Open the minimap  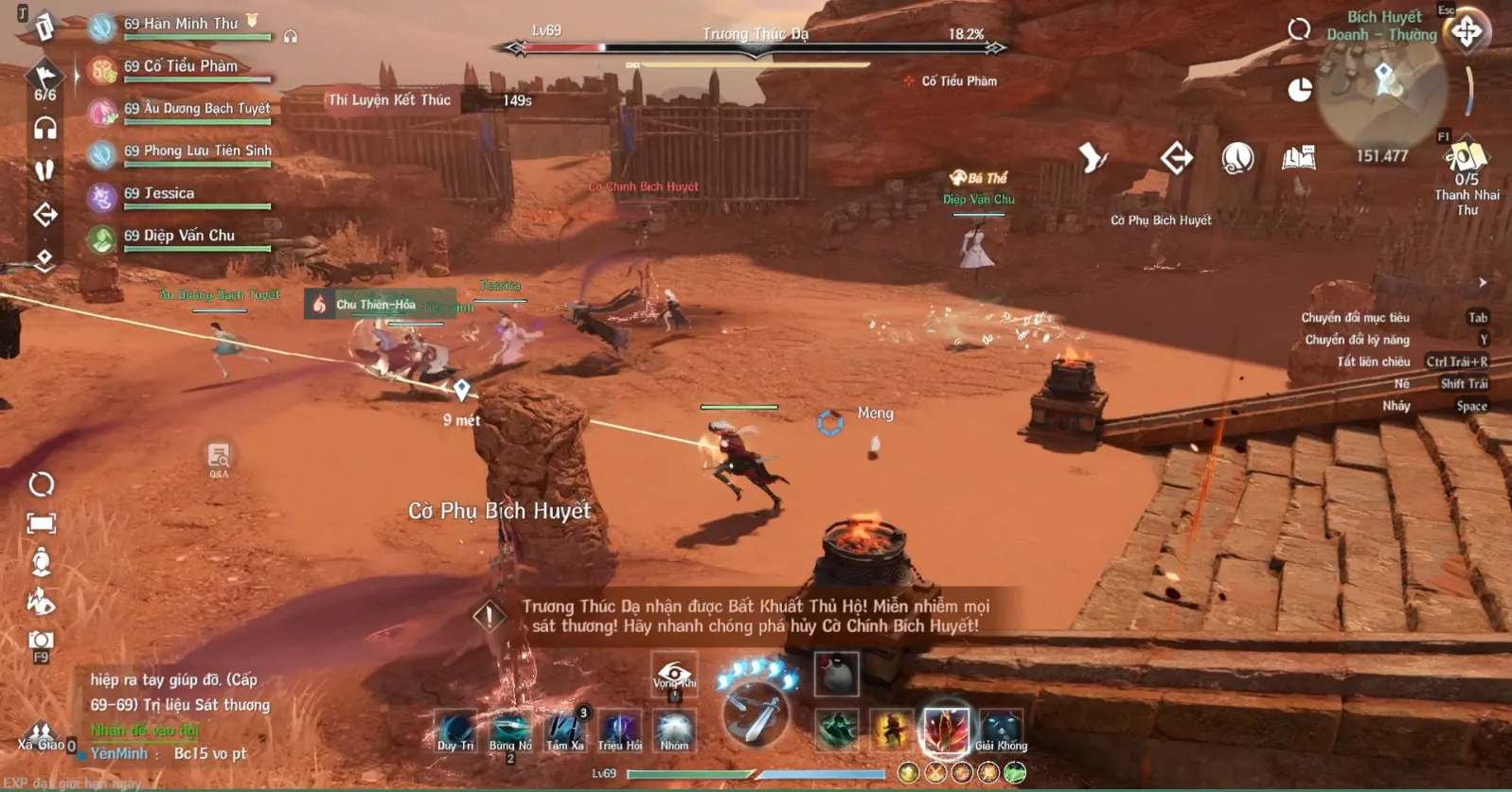pyautogui.click(x=1383, y=87)
